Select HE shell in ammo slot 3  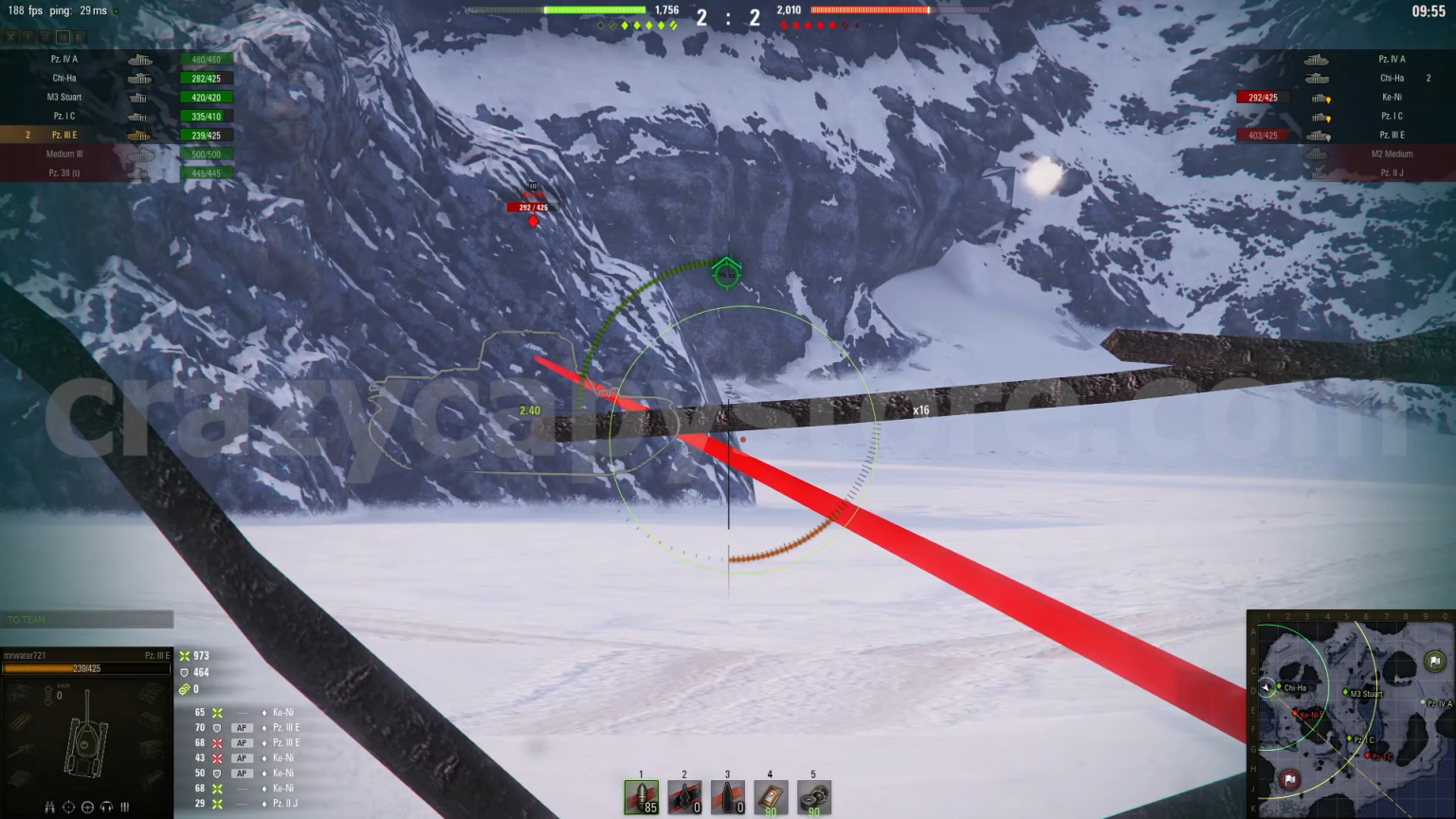pyautogui.click(x=727, y=797)
